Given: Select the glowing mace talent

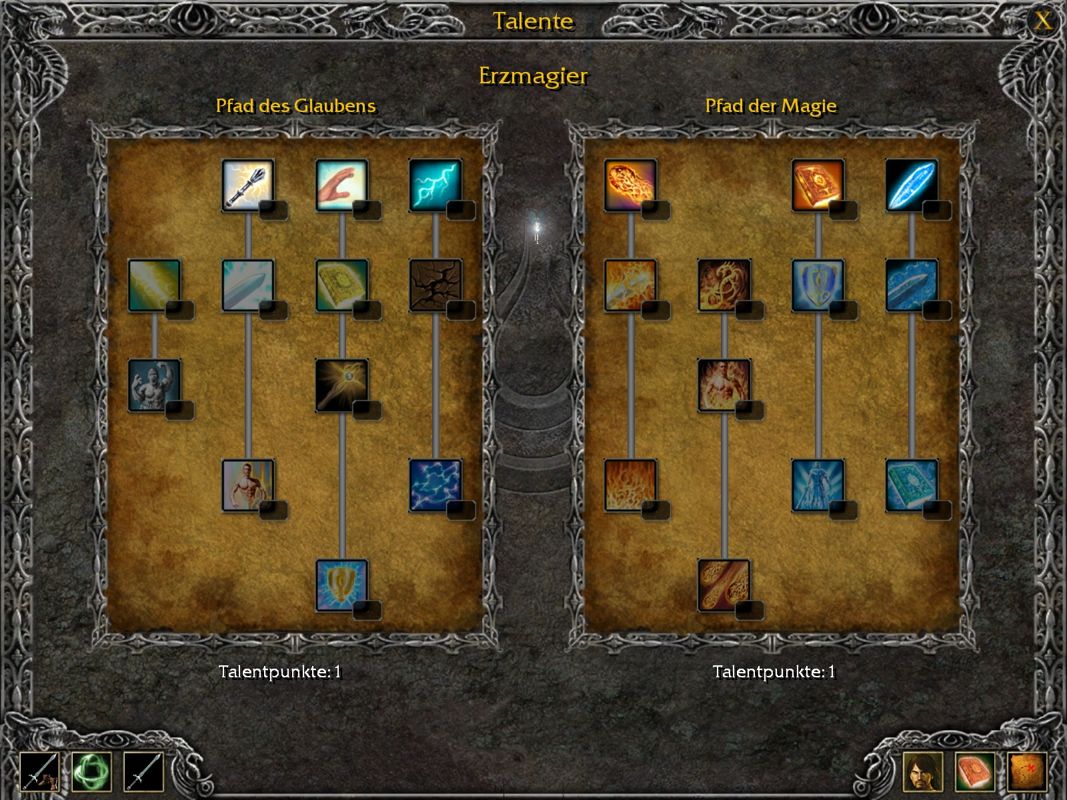Looking at the screenshot, I should point(248,185).
